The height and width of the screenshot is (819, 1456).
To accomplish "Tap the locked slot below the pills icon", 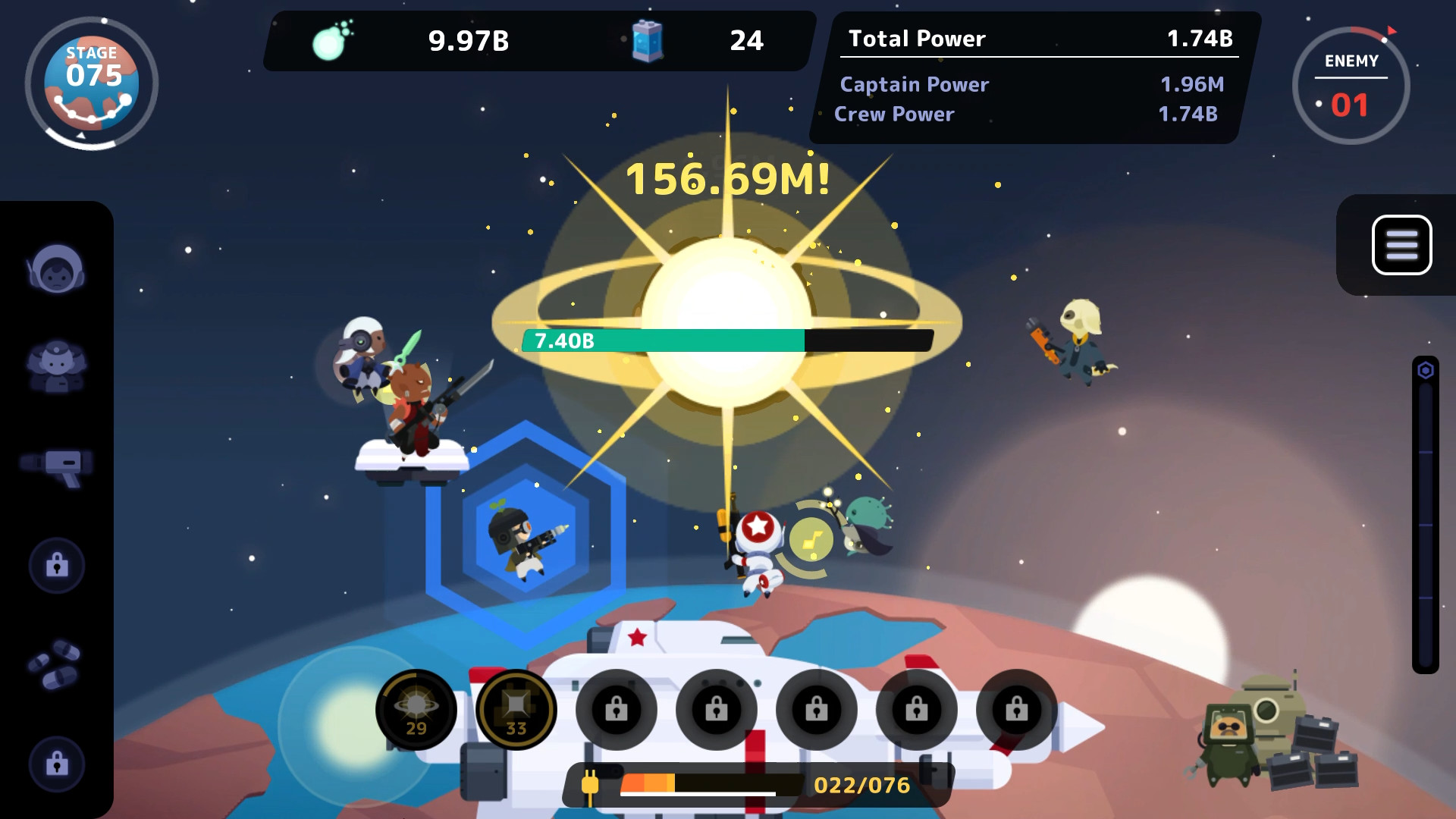I will (x=57, y=765).
